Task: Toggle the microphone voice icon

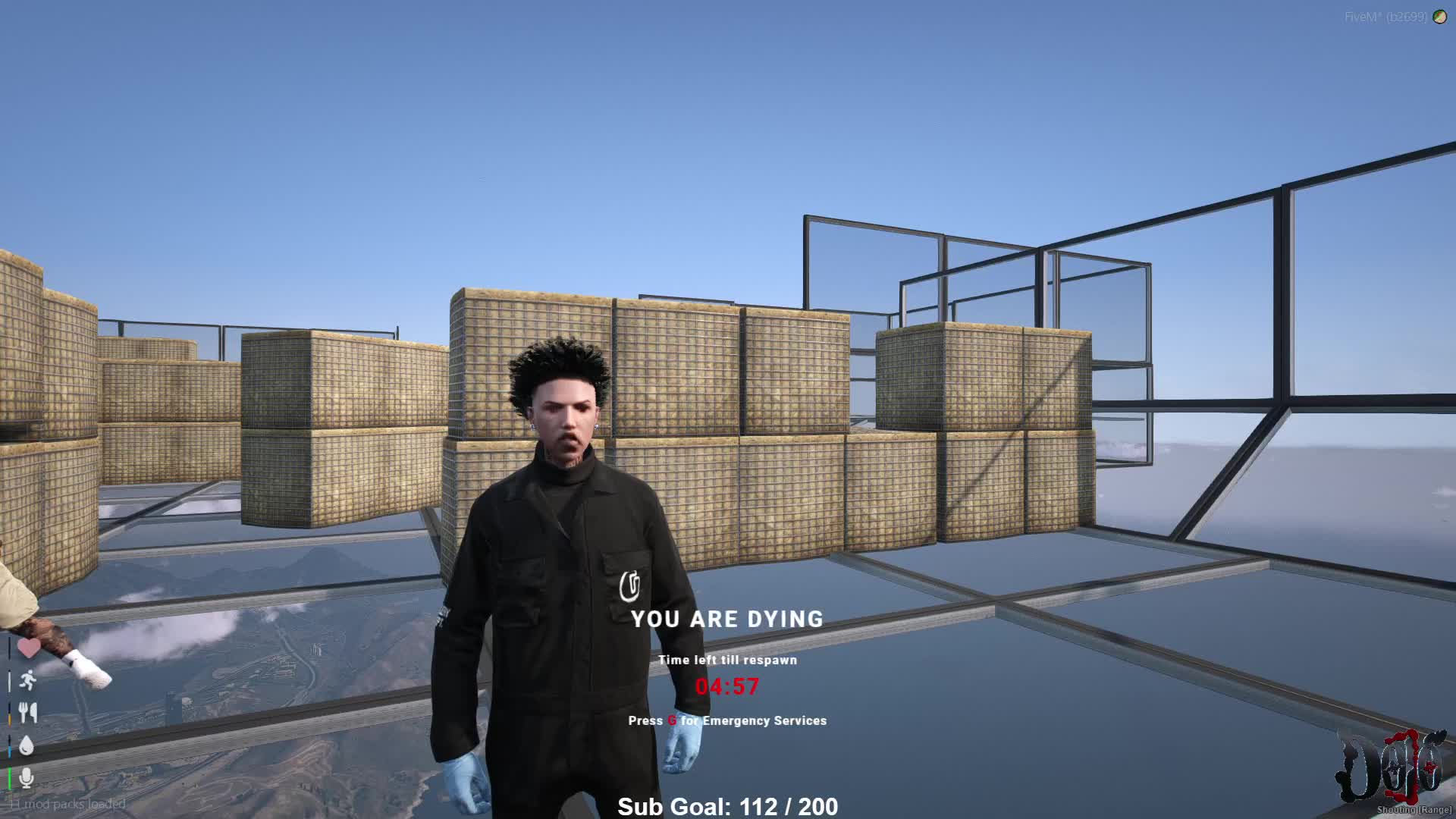Action: click(x=27, y=777)
